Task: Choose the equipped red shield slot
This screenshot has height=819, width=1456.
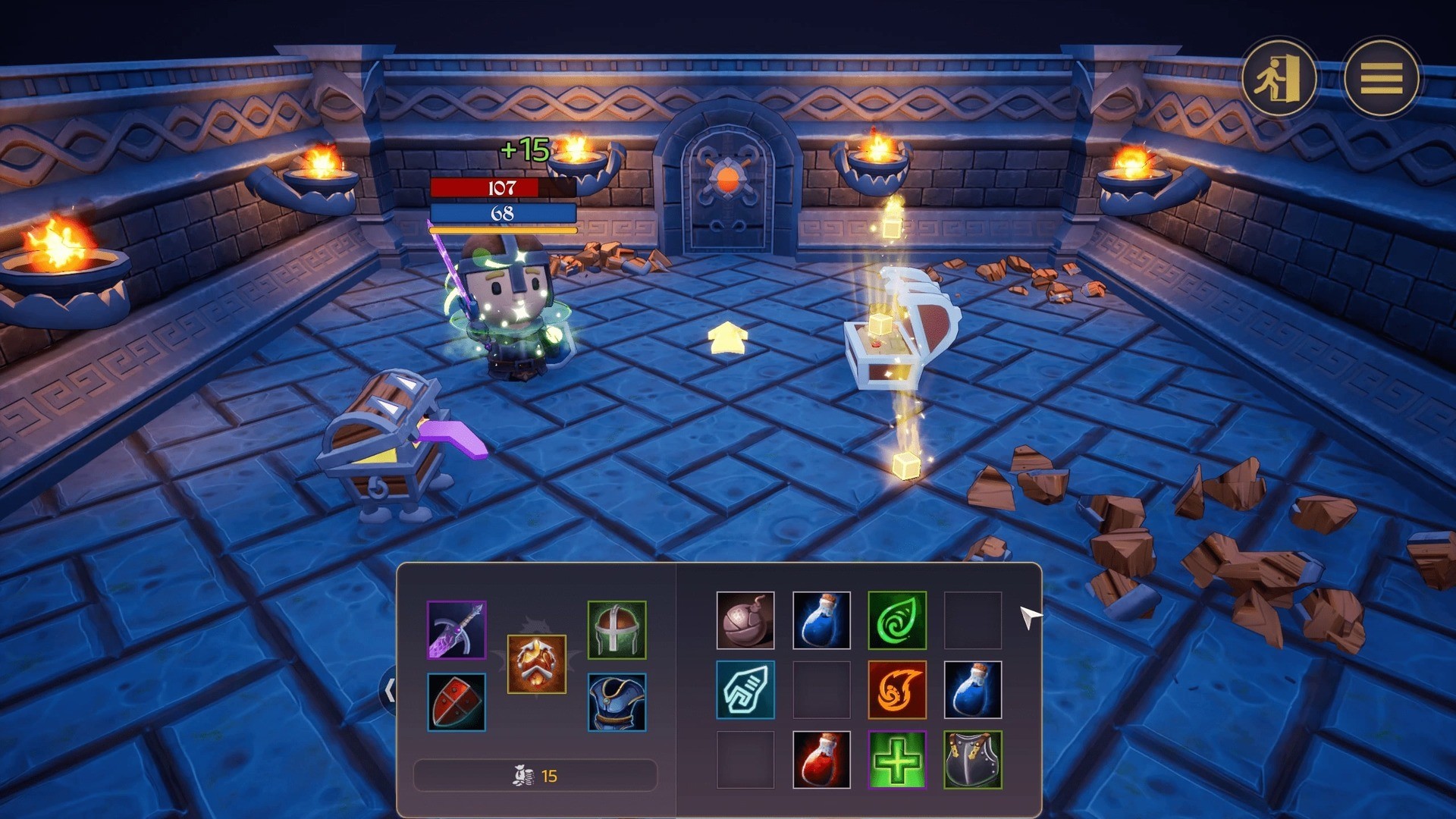Action: point(457,702)
